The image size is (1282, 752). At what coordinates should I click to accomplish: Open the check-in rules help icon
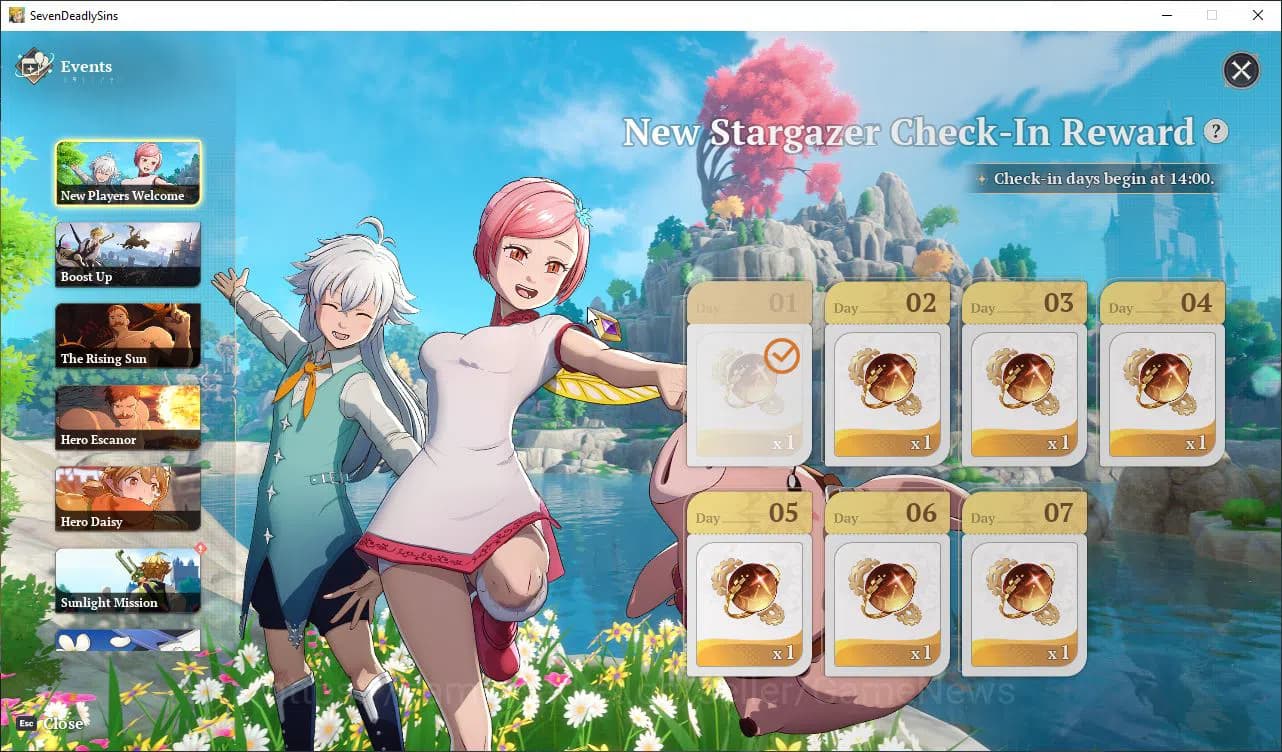pos(1216,131)
